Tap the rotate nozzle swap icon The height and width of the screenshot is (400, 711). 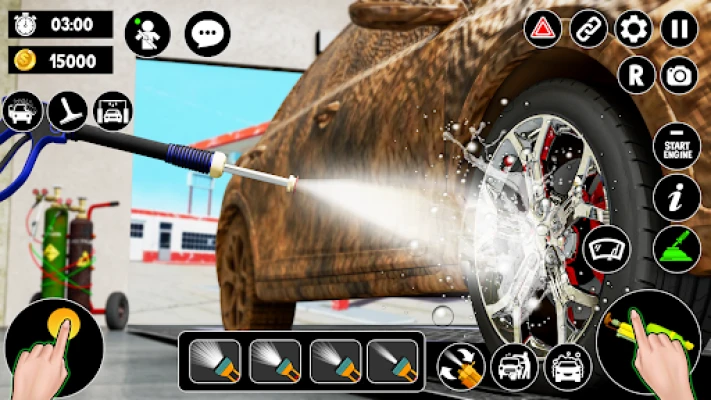click(461, 367)
